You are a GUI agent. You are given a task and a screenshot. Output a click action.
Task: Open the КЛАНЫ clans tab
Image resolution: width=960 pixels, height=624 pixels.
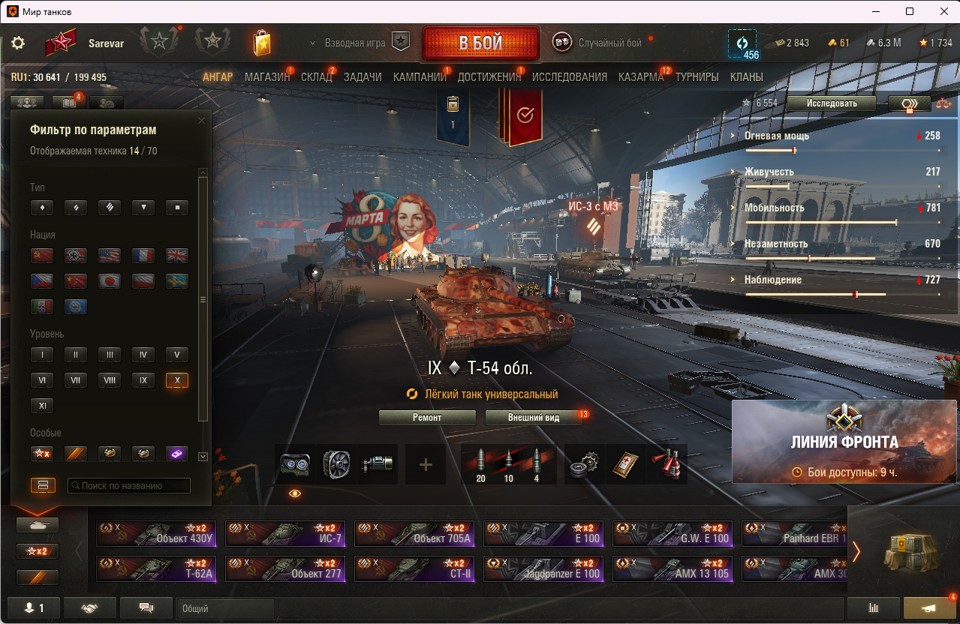point(746,77)
